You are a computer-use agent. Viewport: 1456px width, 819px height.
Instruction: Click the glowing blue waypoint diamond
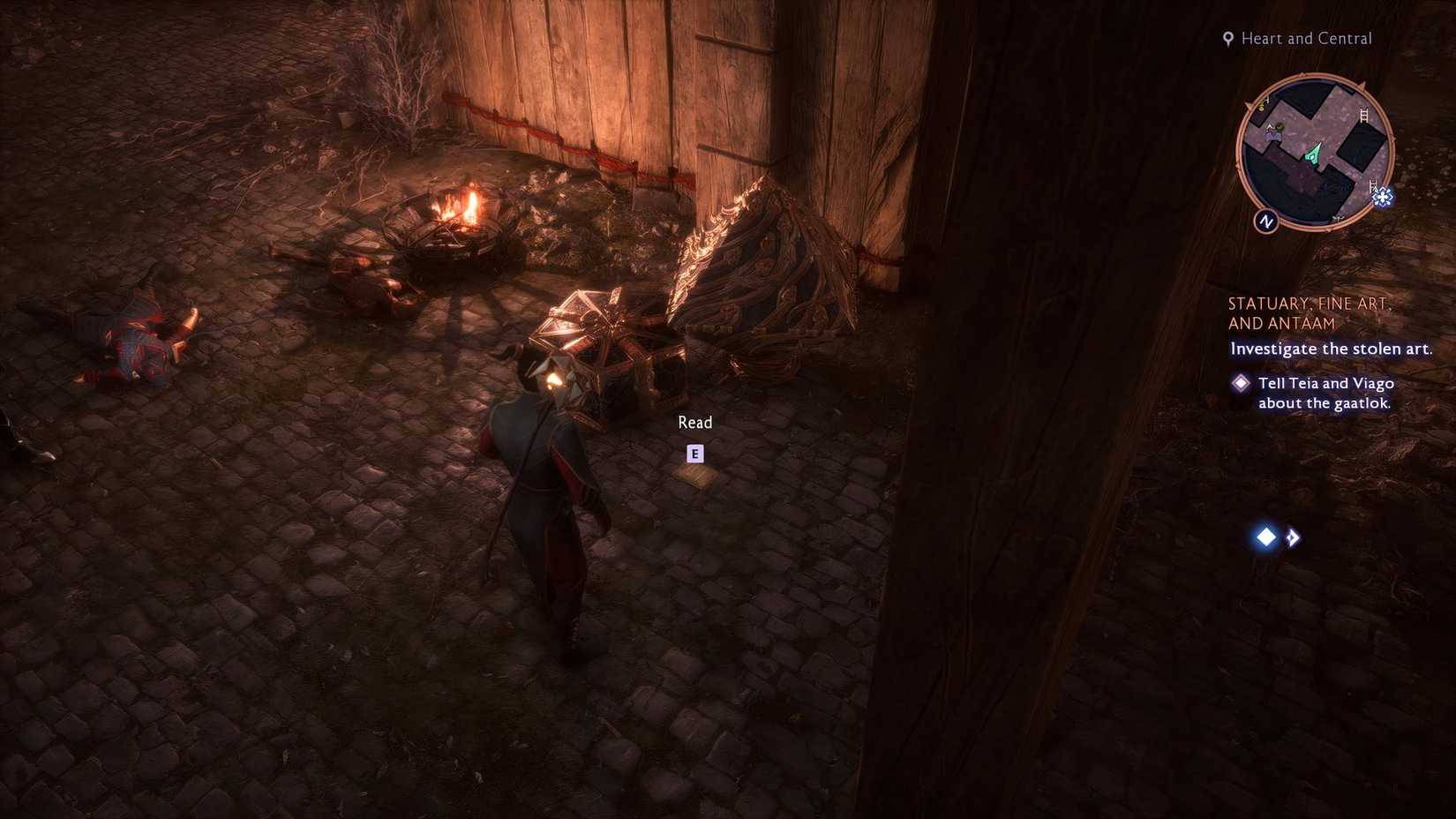(1265, 537)
